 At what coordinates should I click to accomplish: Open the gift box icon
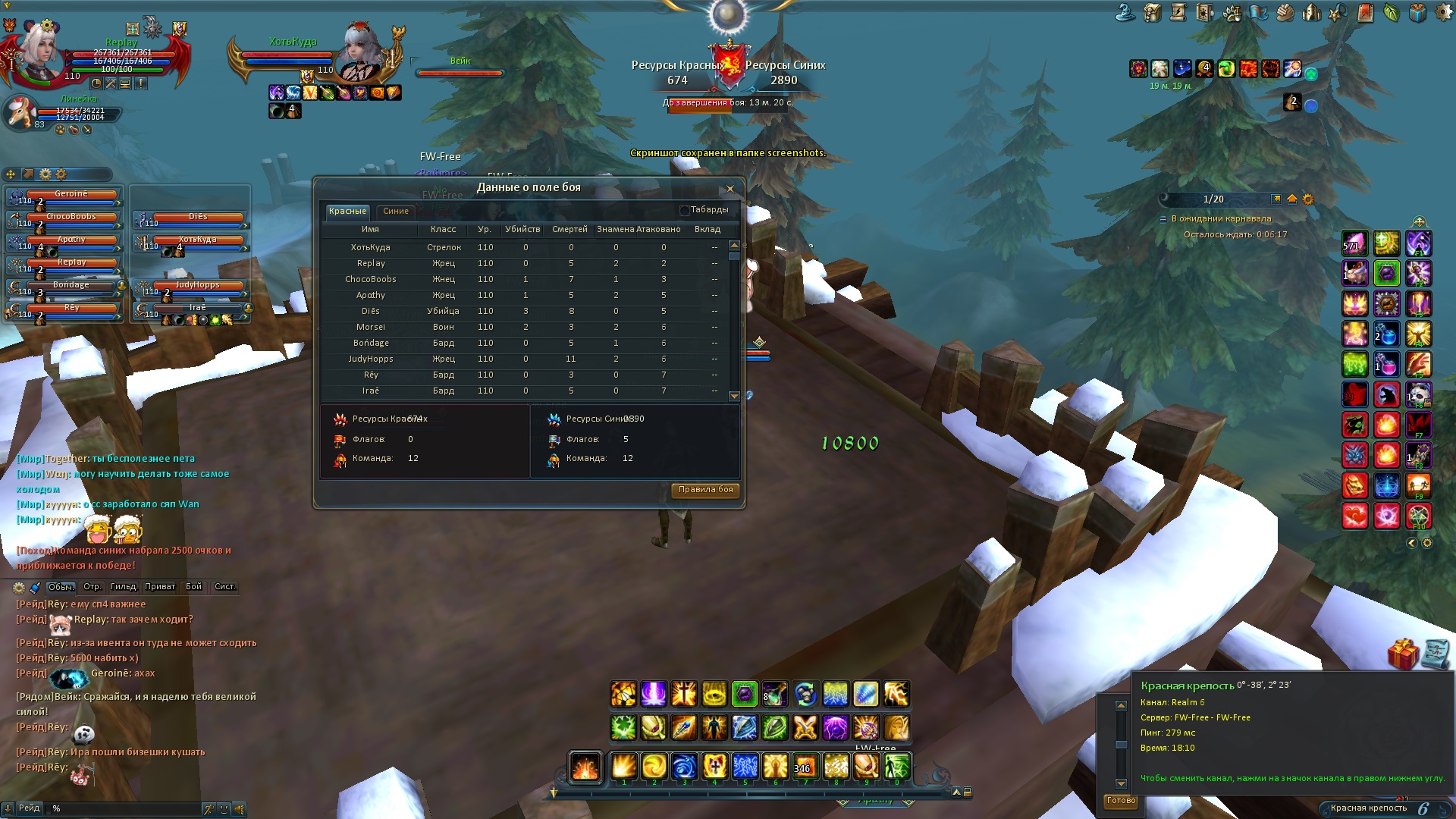1403,653
